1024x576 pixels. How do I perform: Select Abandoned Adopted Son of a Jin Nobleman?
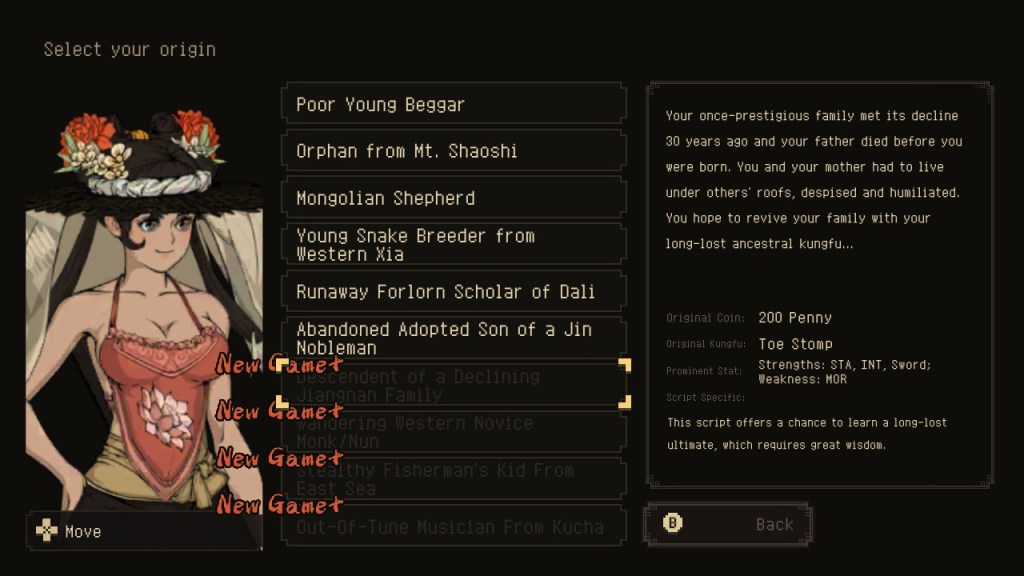[453, 338]
